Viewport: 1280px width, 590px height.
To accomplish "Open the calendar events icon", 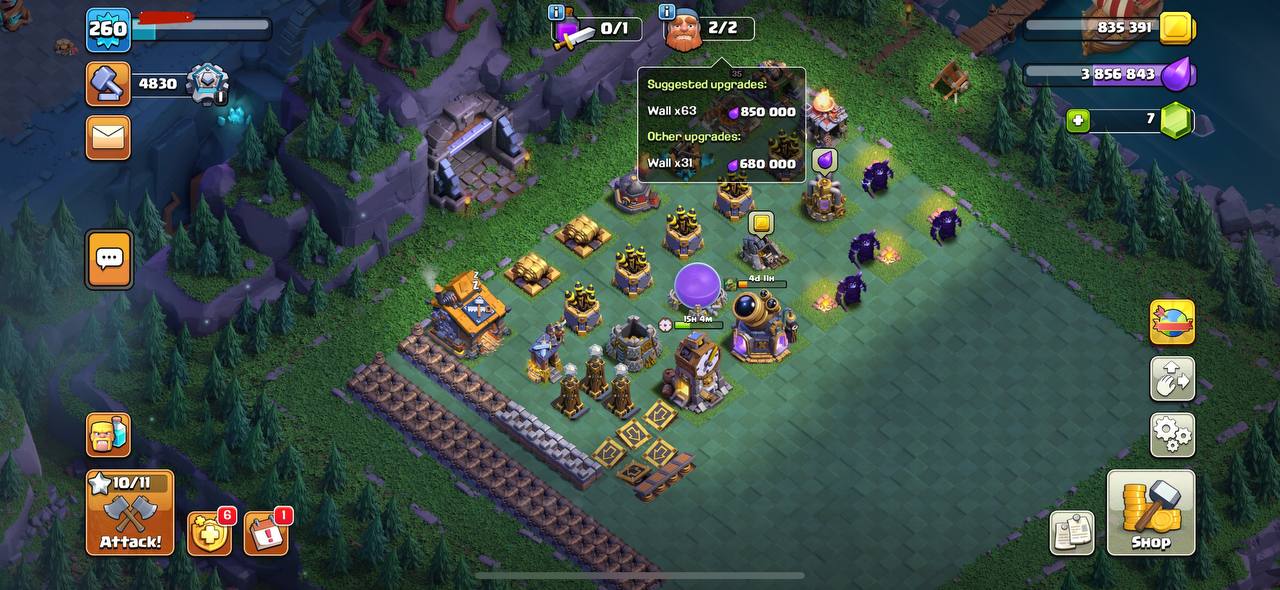I will pyautogui.click(x=266, y=534).
